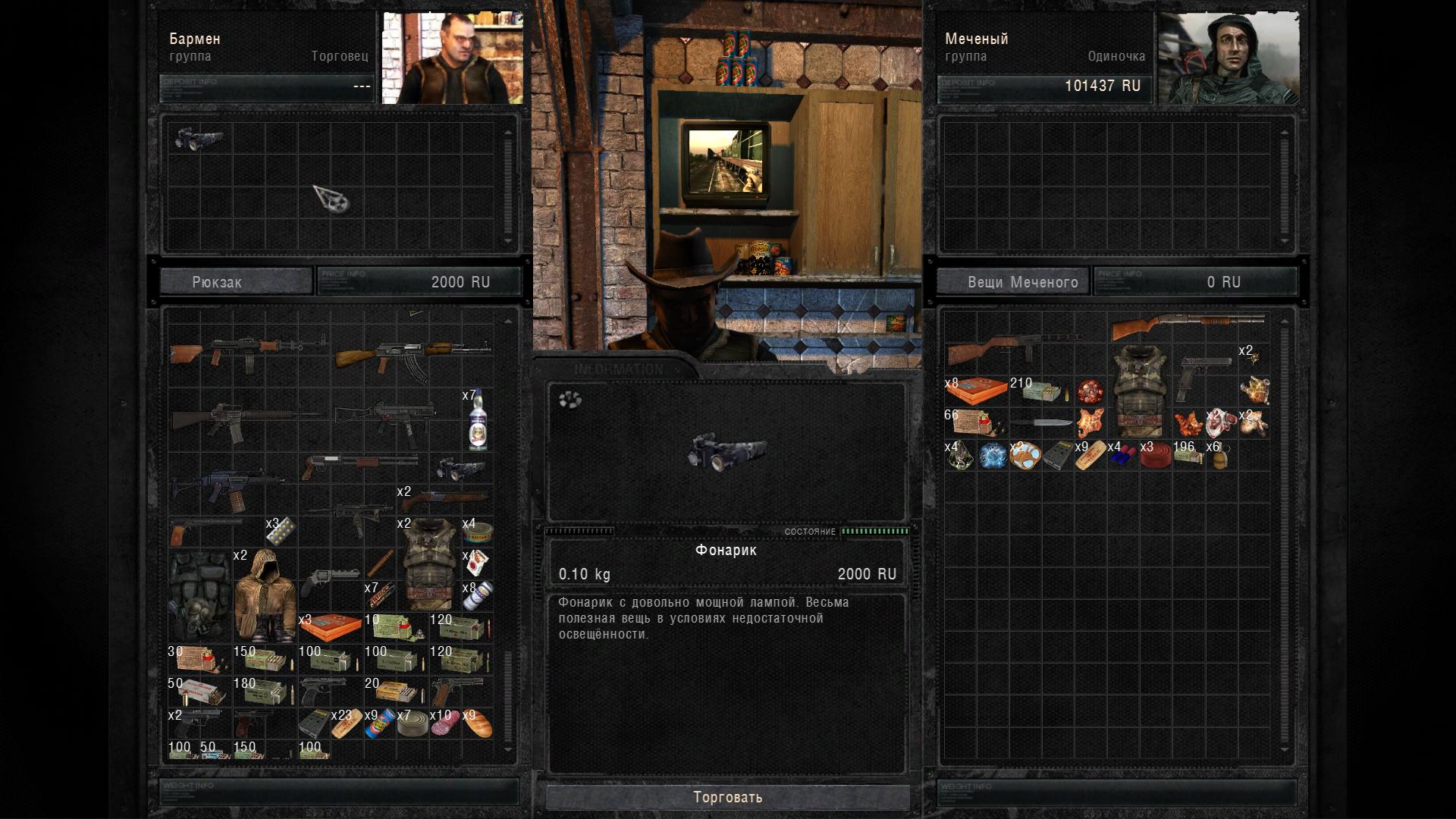The width and height of the screenshot is (1456, 819).
Task: Select the bandage stack in player inventory
Action: tap(1090, 456)
